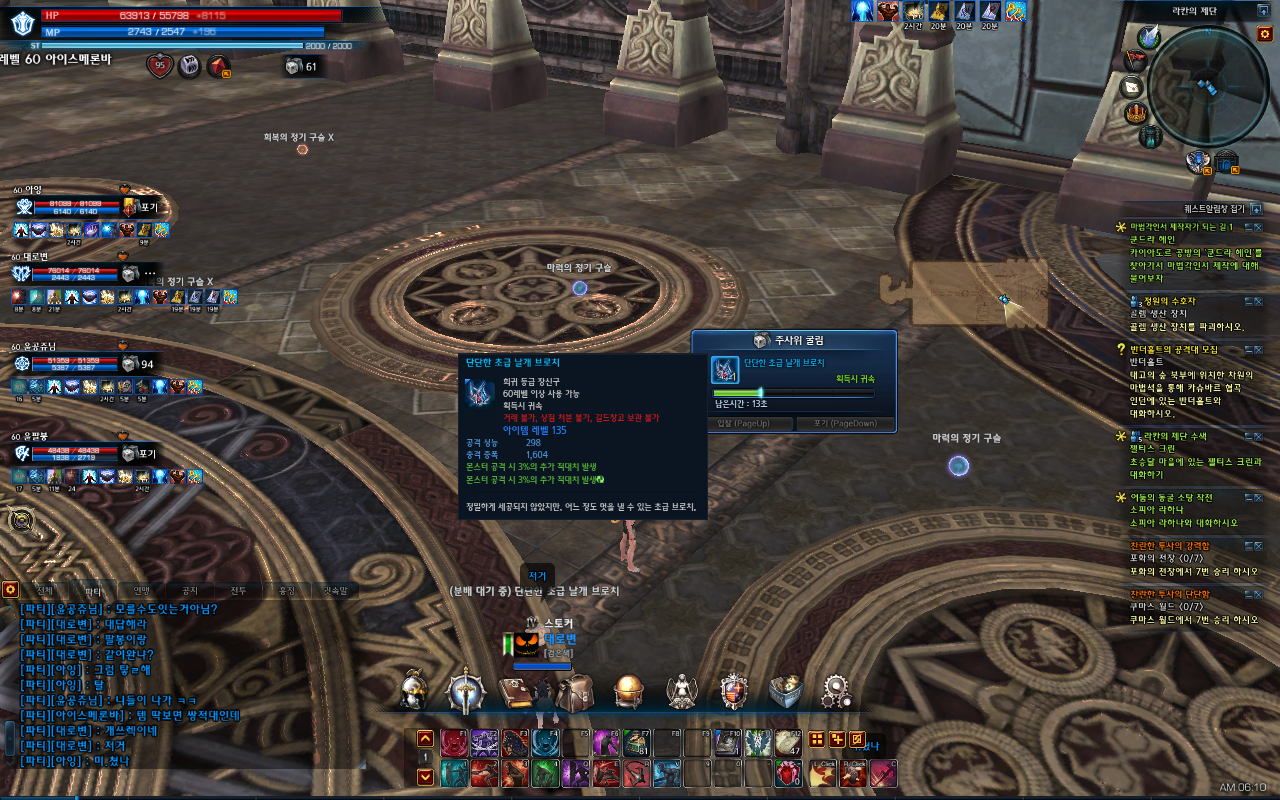Open the mail envelope icon by minimap
1280x800 pixels.
click(1133, 87)
